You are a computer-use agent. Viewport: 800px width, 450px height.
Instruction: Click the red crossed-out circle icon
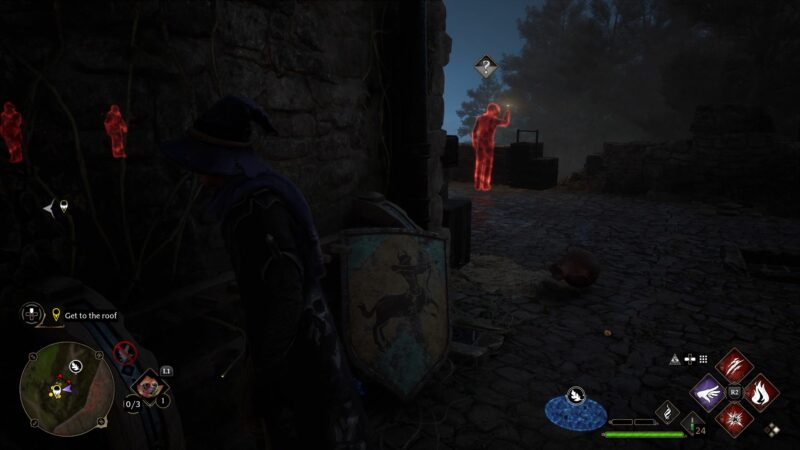tap(125, 351)
